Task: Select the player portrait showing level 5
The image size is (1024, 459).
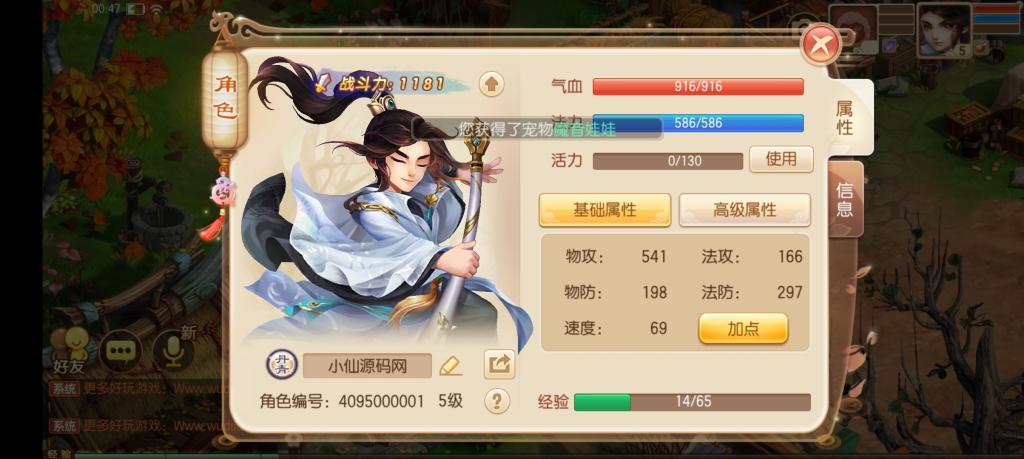Action: point(944,29)
